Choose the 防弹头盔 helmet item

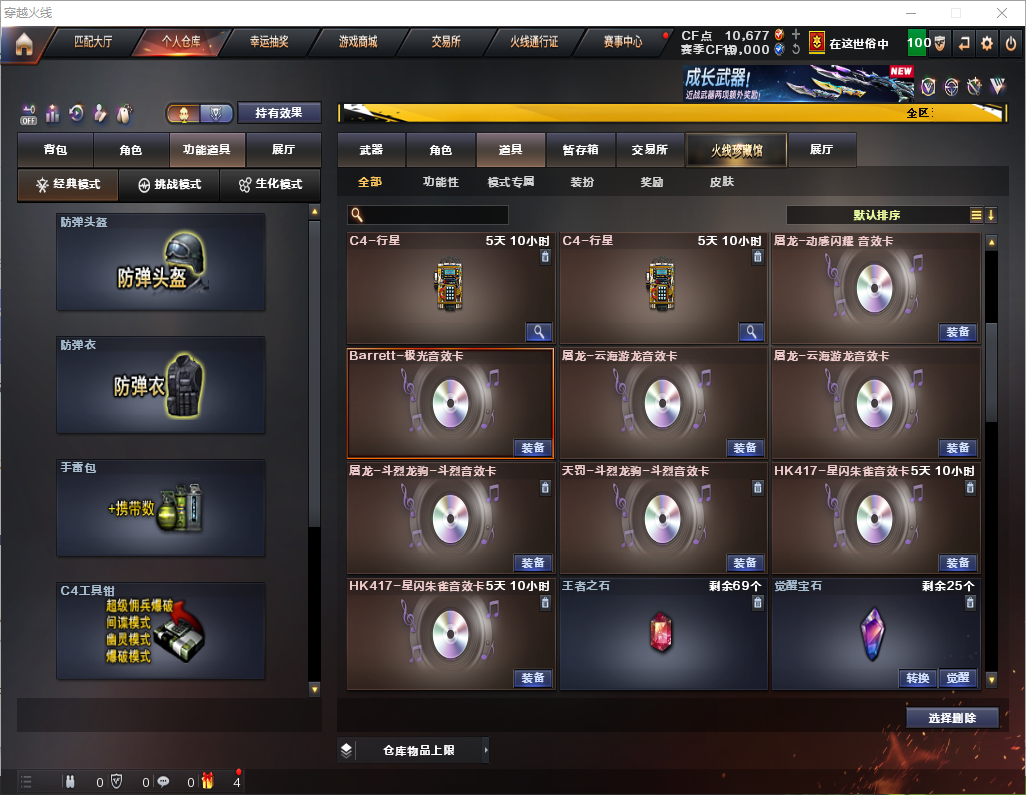click(161, 262)
